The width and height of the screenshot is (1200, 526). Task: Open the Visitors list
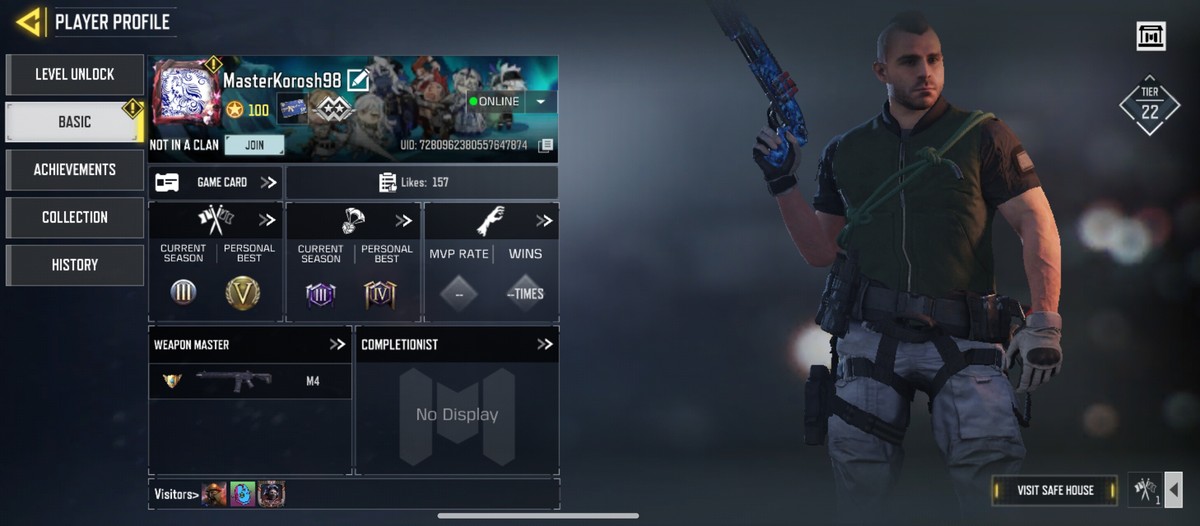176,494
